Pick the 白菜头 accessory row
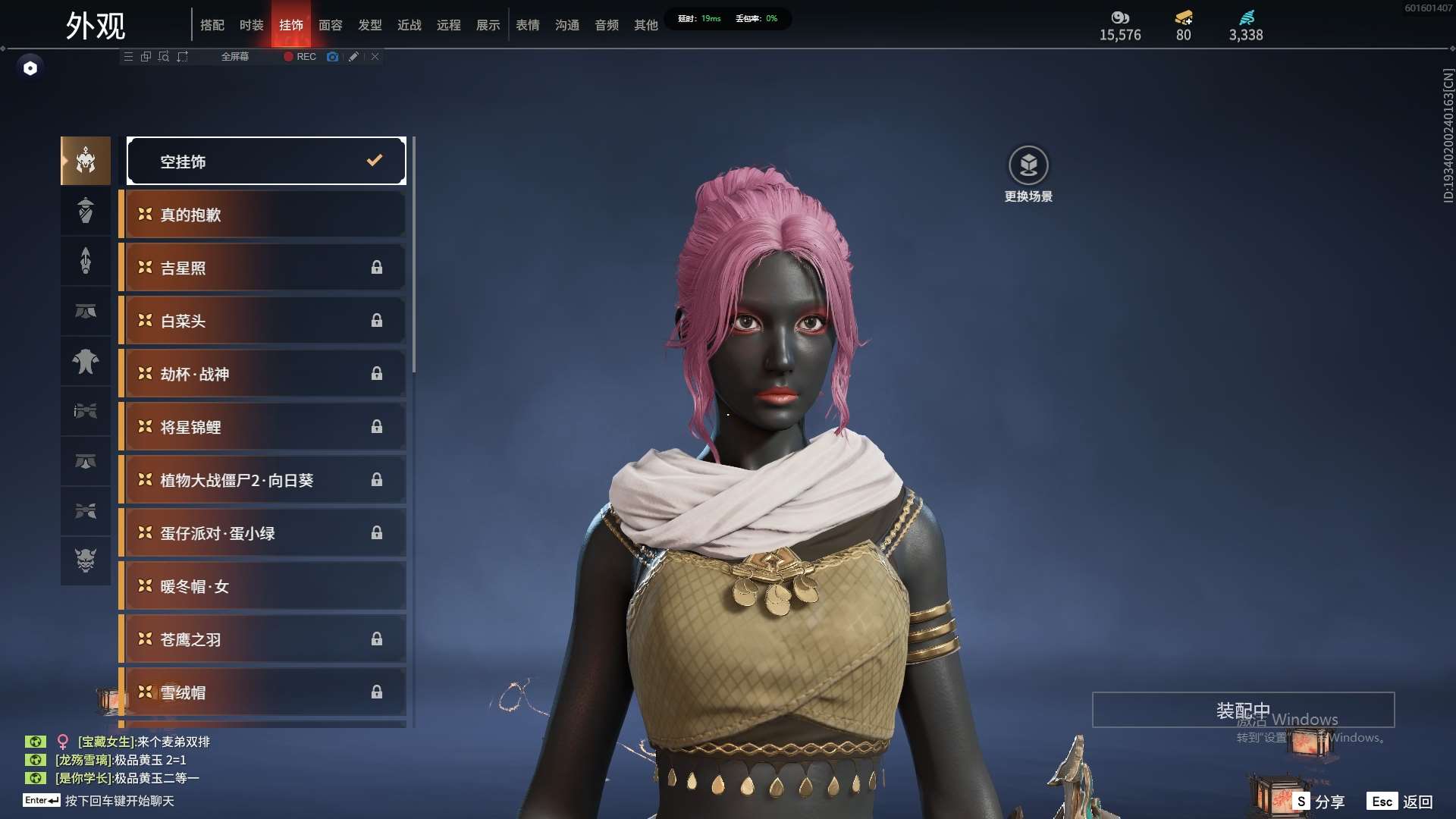Image resolution: width=1456 pixels, height=819 pixels. [265, 321]
